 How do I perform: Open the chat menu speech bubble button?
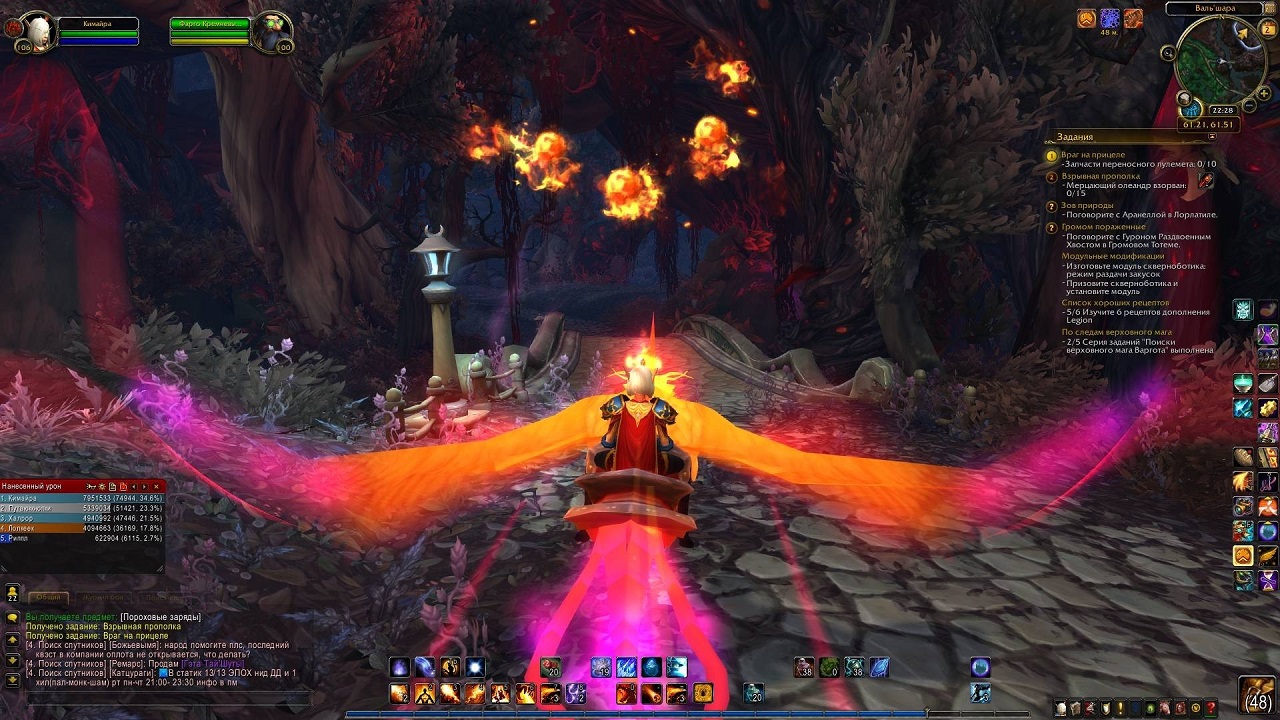pyautogui.click(x=12, y=618)
